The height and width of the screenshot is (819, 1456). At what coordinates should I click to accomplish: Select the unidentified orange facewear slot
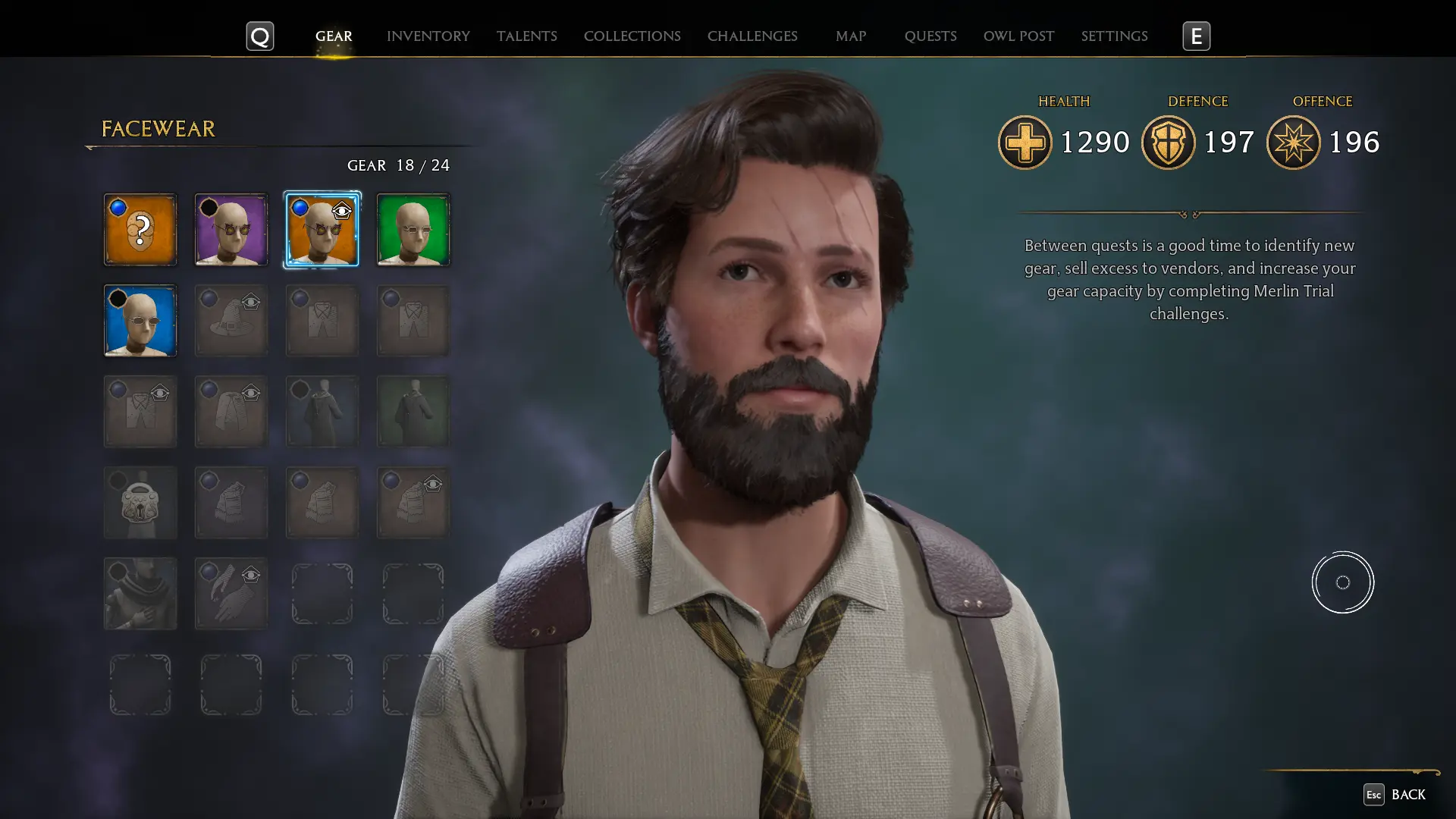coord(140,230)
